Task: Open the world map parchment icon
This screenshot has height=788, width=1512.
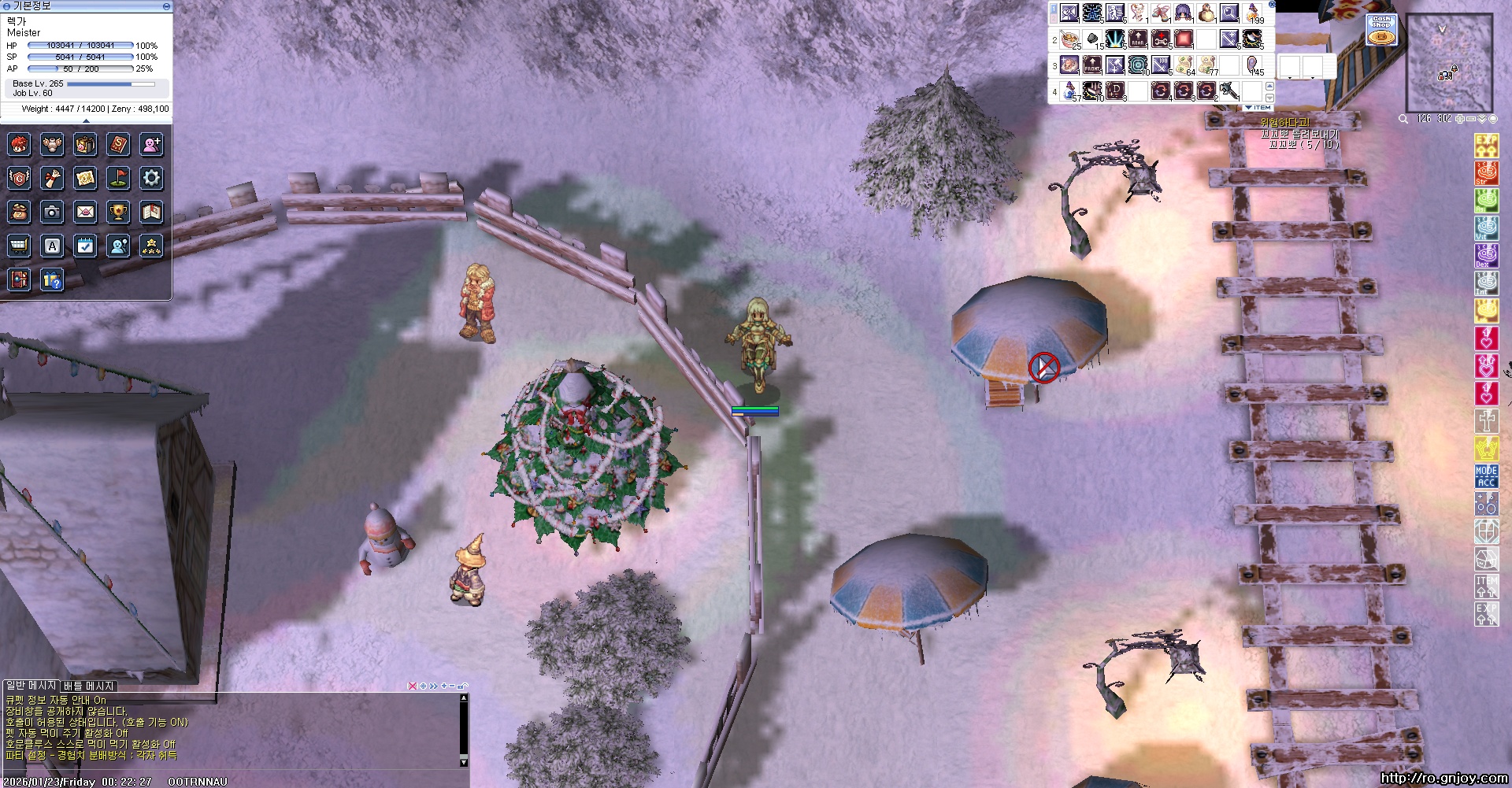Action: 85,178
